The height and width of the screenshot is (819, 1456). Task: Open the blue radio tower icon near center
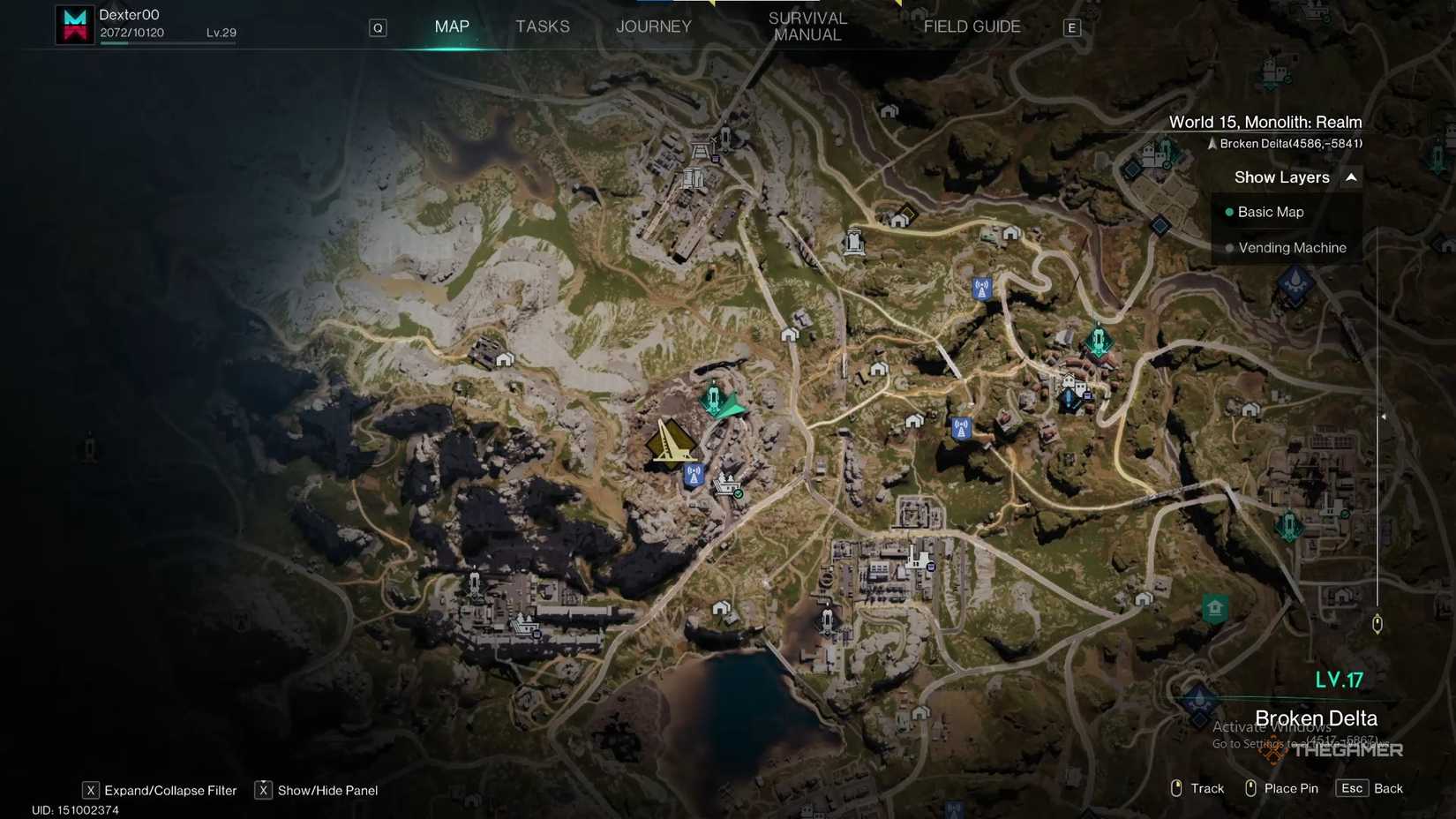[x=694, y=474]
